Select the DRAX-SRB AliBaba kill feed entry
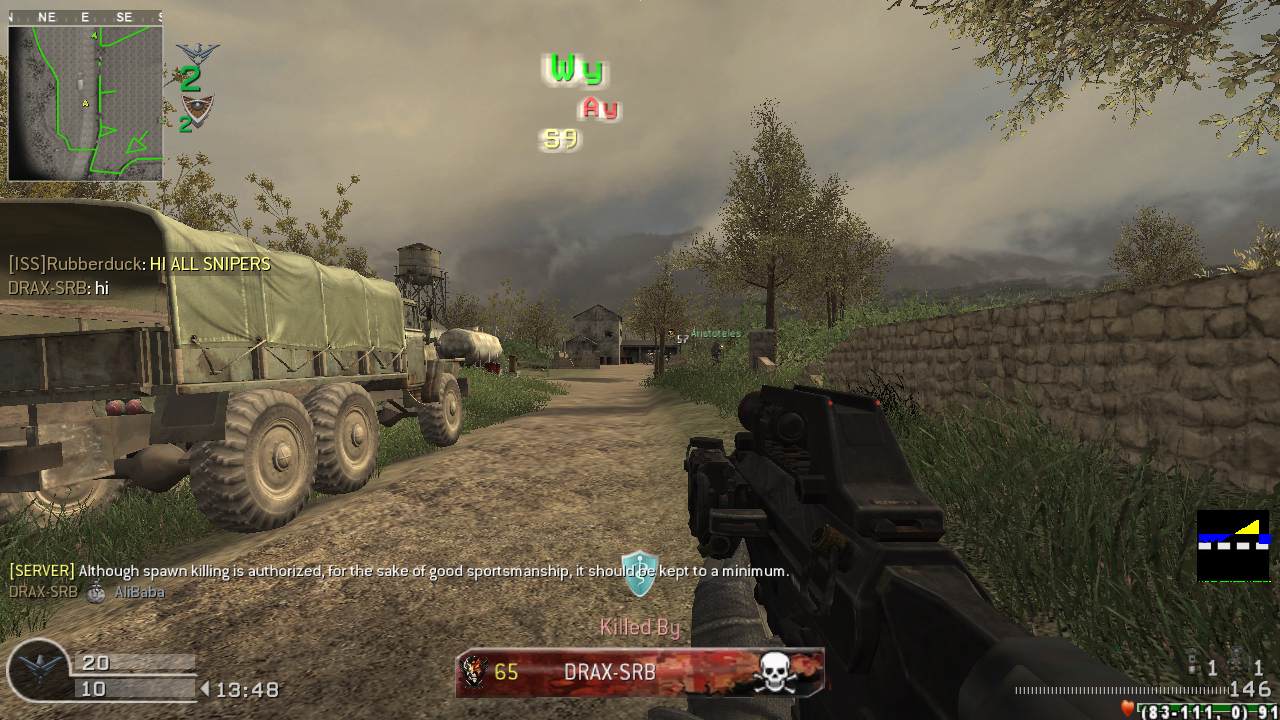The height and width of the screenshot is (720, 1280). pos(87,591)
